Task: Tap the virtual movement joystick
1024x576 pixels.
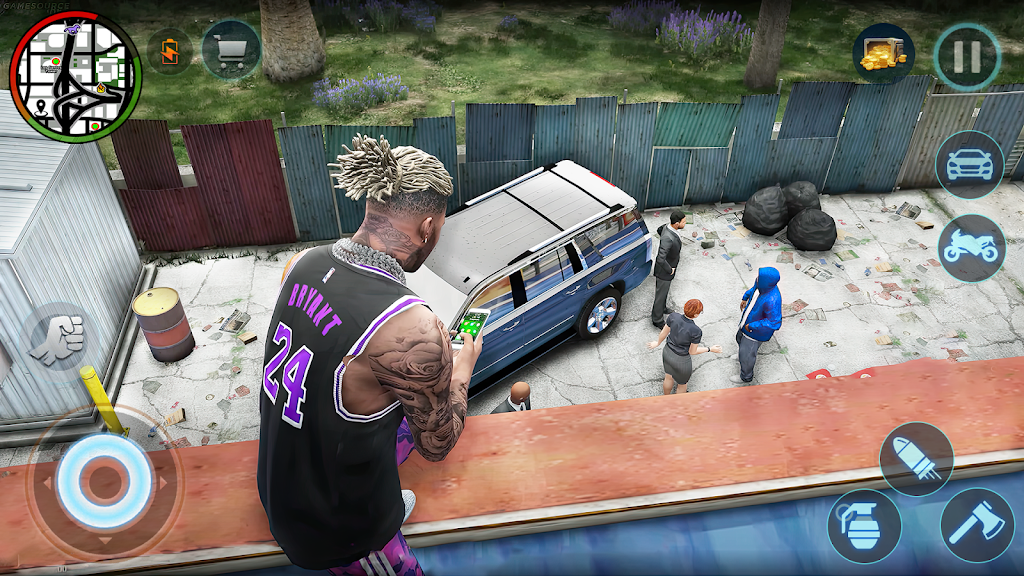Action: coord(100,482)
